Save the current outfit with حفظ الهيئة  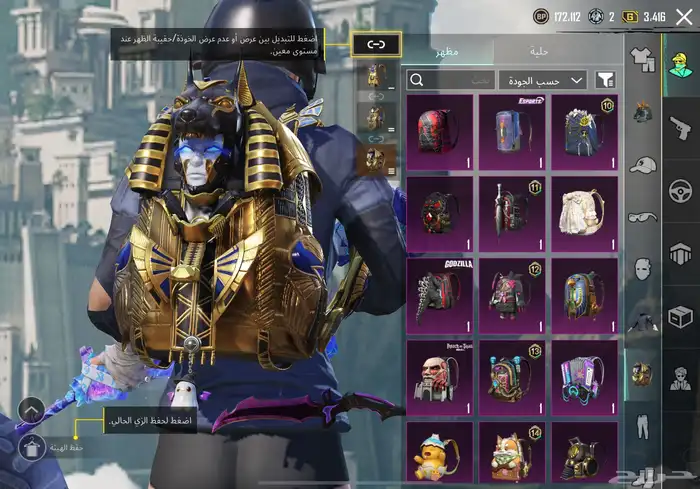[31, 446]
